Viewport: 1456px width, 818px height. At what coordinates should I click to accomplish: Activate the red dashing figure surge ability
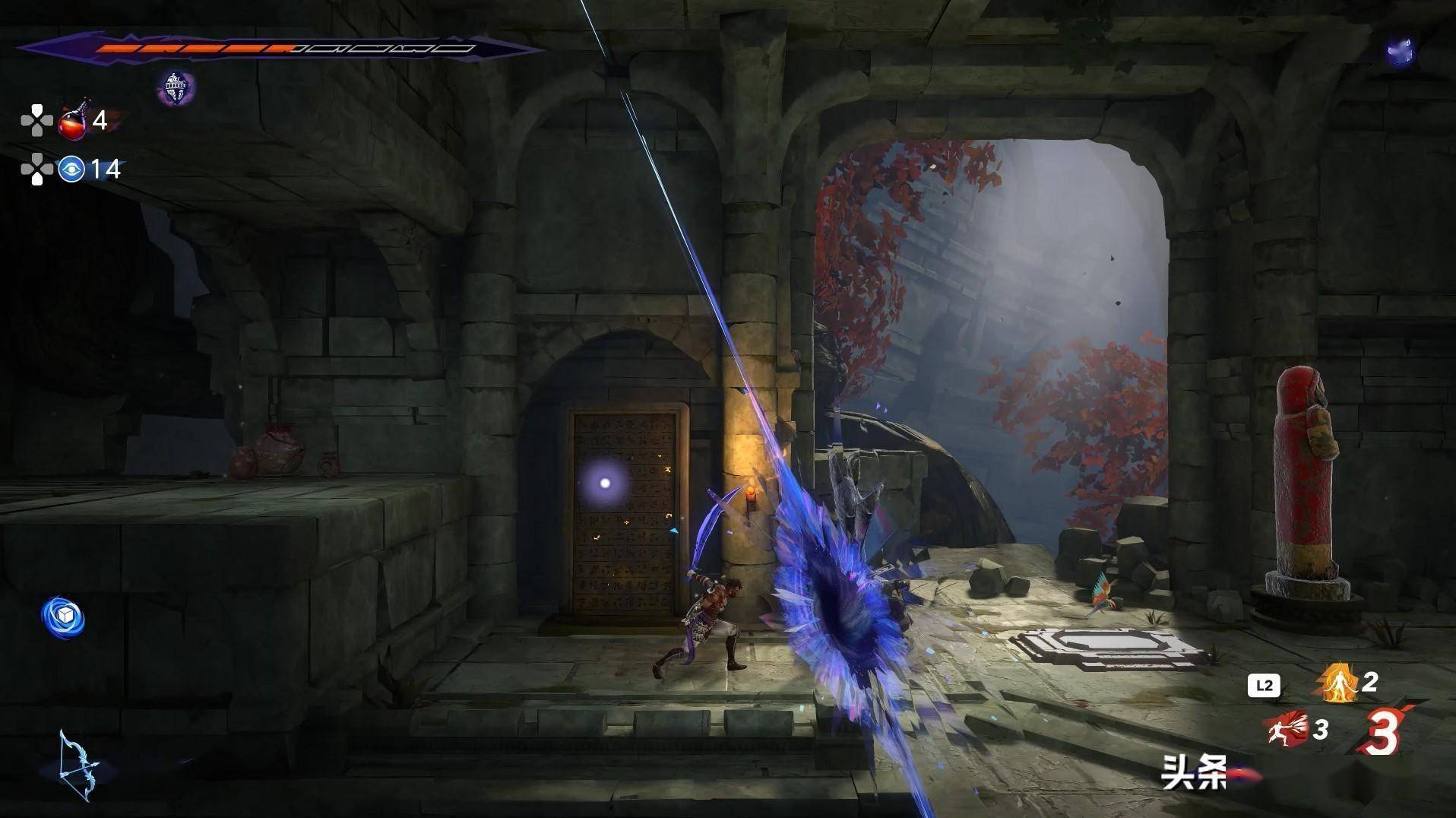pyautogui.click(x=1288, y=728)
